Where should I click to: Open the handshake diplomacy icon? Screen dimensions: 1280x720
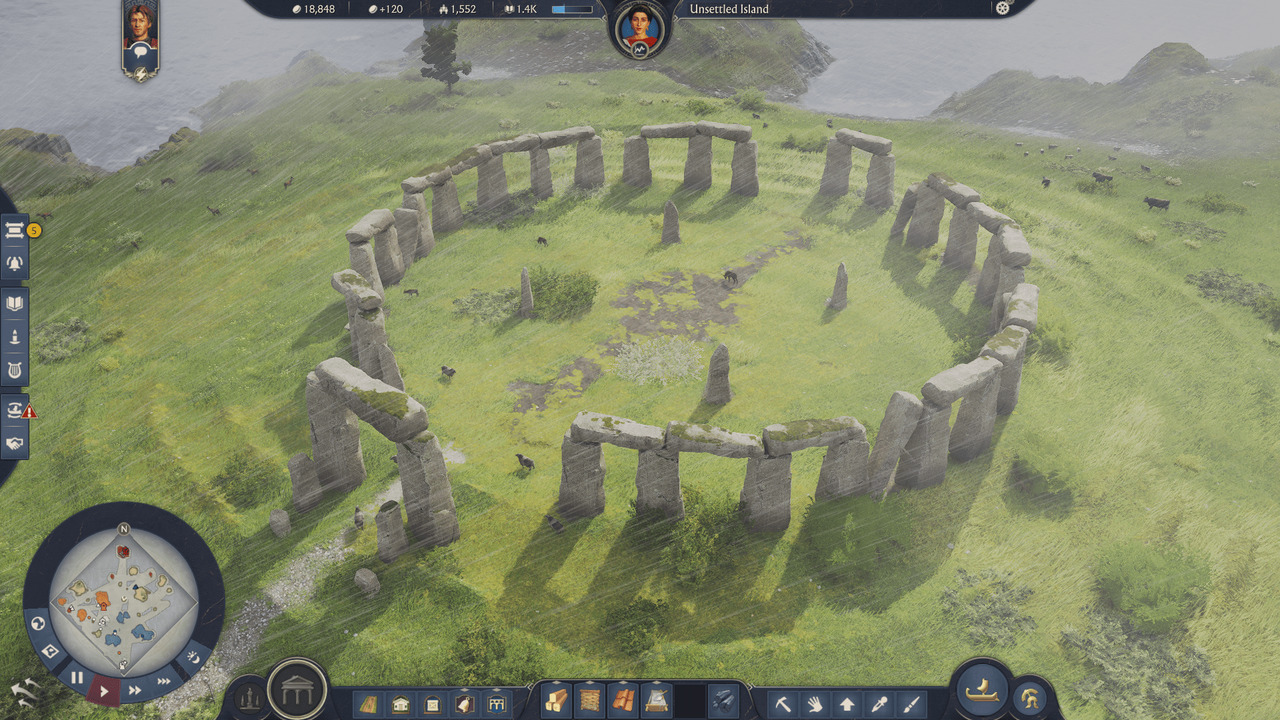[16, 442]
